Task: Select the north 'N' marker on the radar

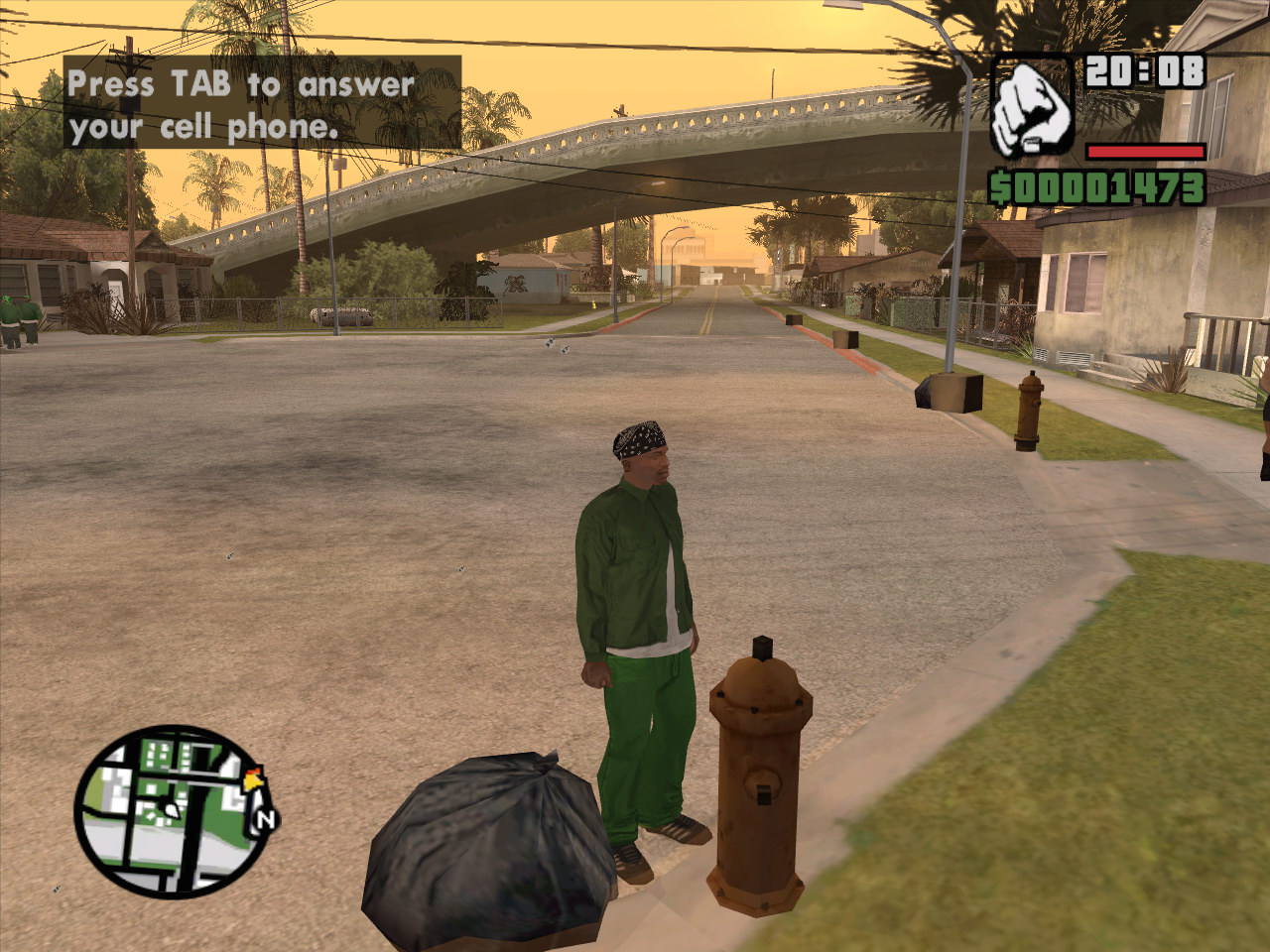Action: pos(265,820)
